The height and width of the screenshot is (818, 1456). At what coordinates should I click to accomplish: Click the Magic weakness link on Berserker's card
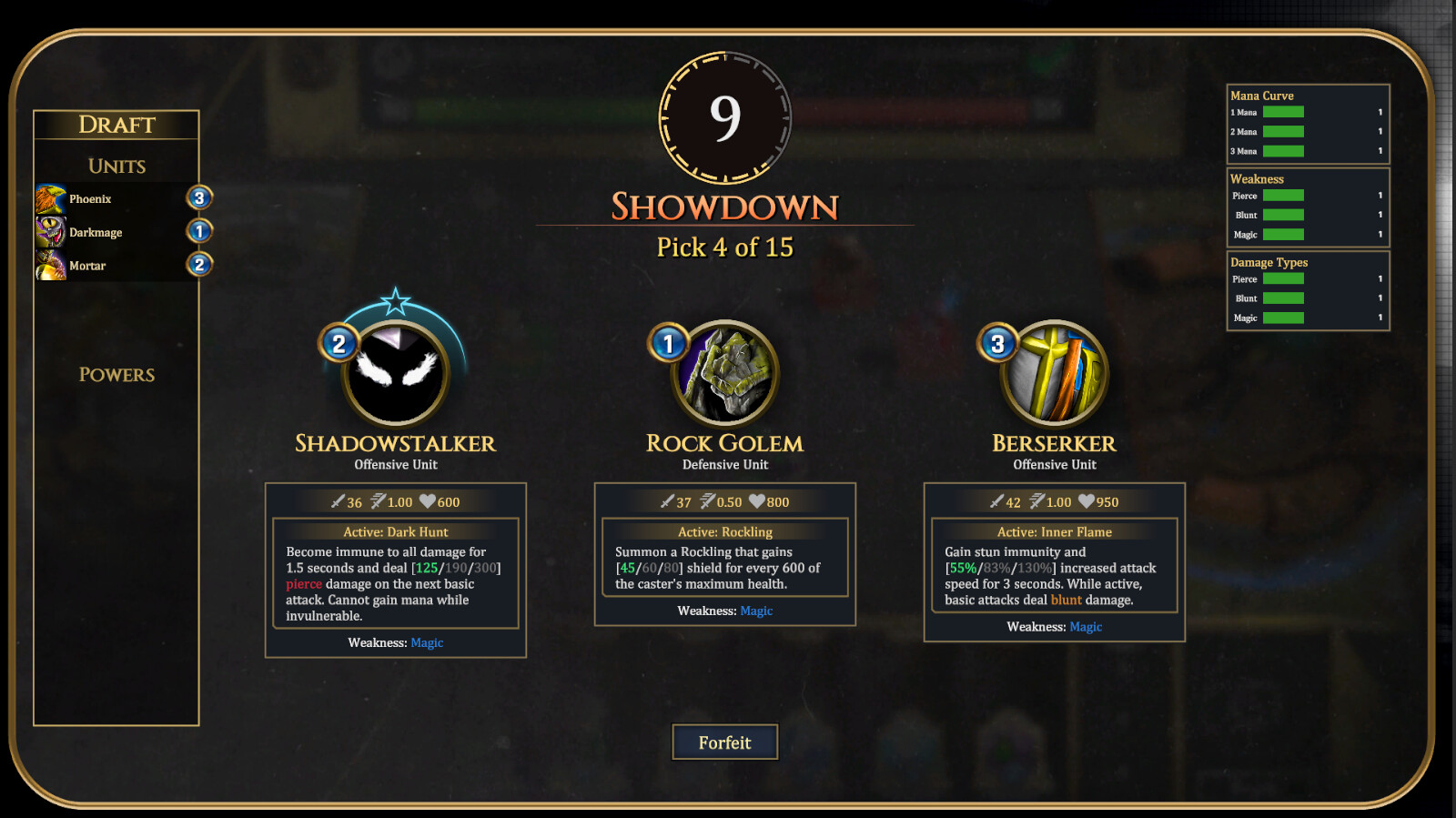pyautogui.click(x=1086, y=627)
